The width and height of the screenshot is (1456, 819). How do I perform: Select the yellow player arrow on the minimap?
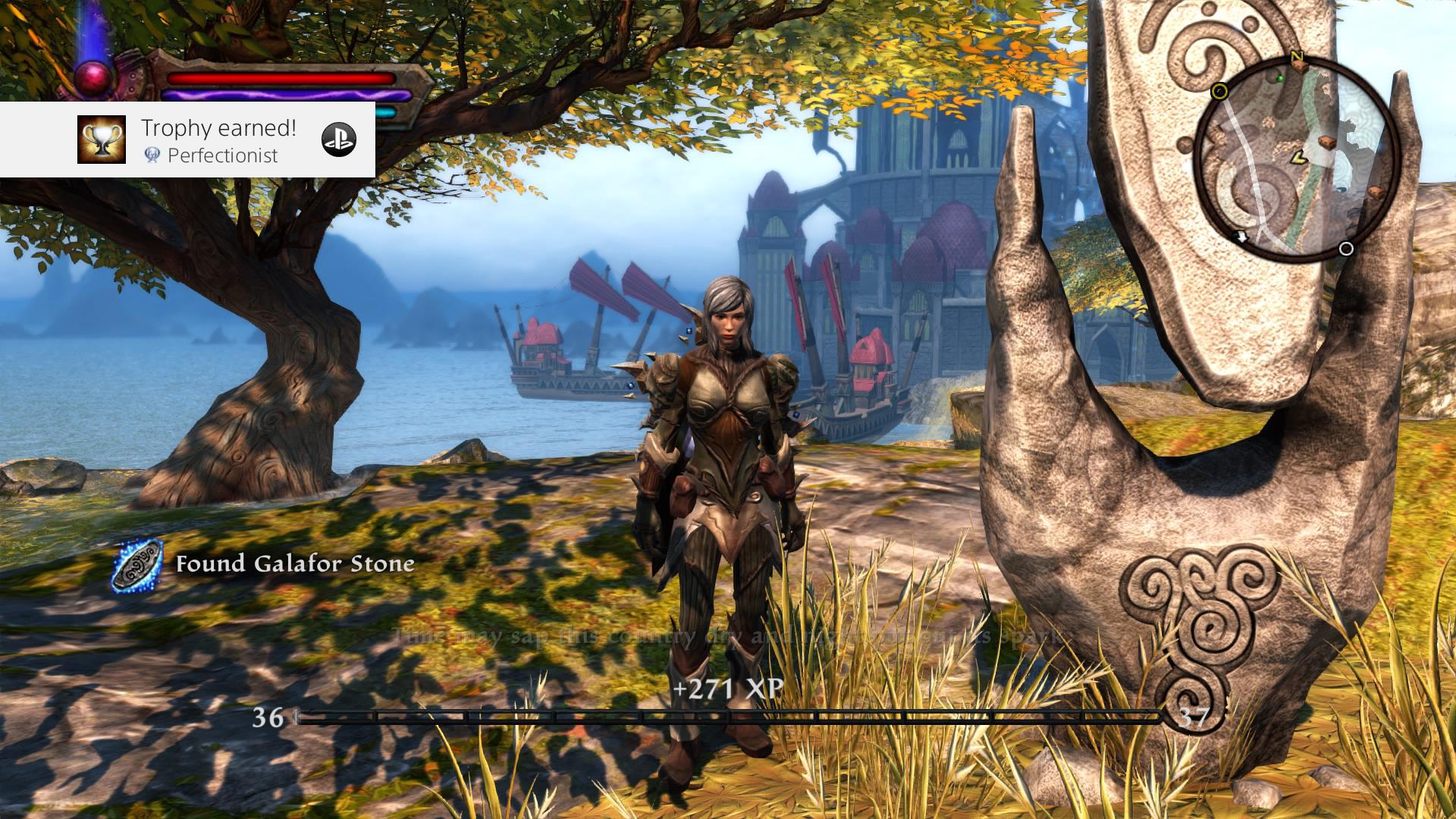1298,158
